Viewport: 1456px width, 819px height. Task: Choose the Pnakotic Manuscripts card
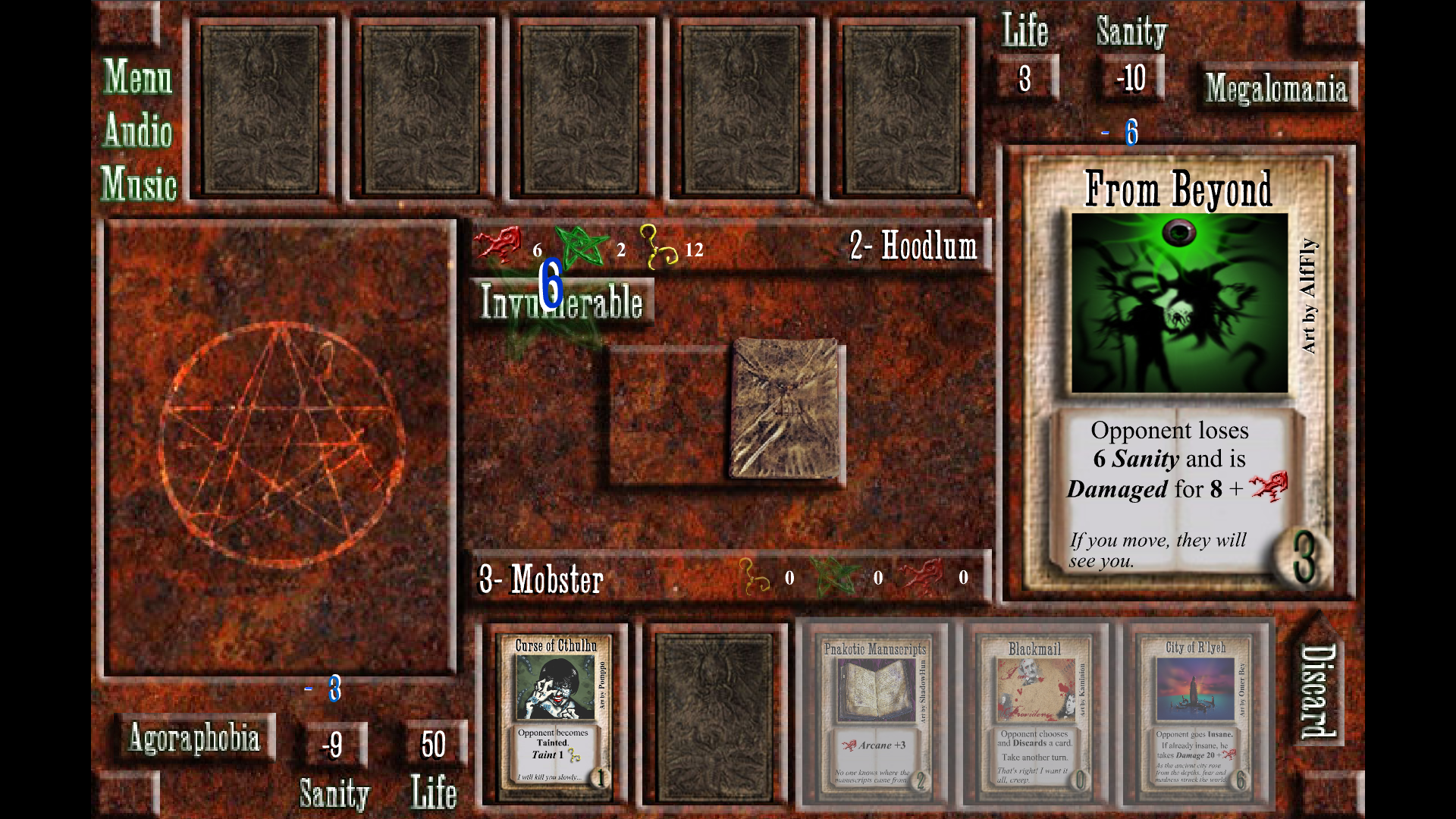[874, 714]
